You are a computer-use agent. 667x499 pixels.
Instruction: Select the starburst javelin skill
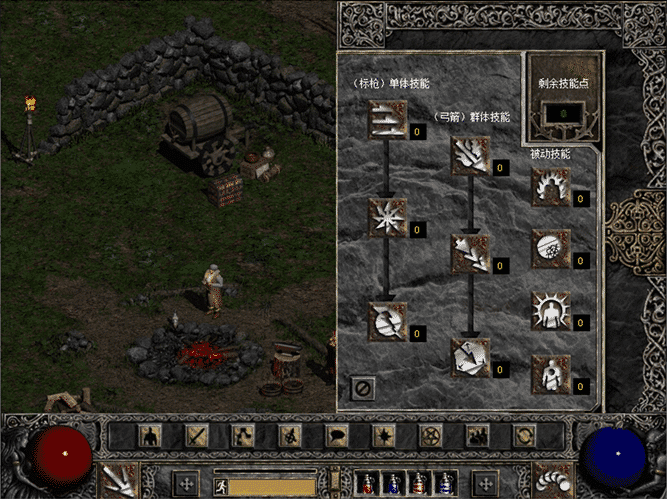point(387,216)
